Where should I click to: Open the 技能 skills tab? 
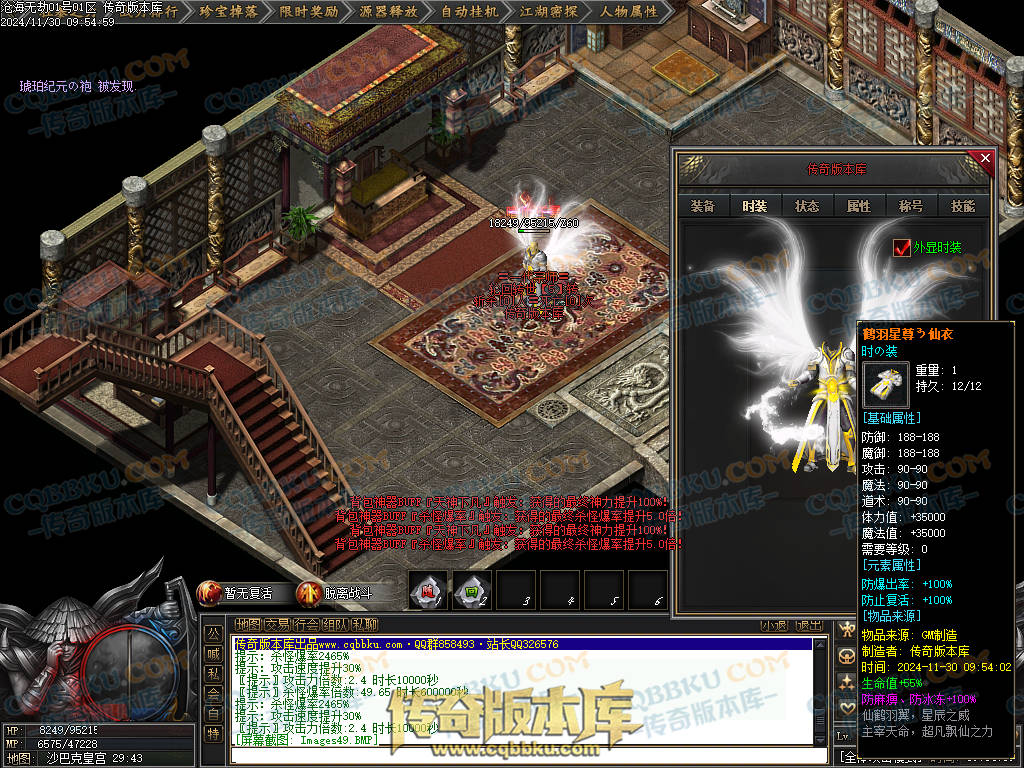[963, 206]
